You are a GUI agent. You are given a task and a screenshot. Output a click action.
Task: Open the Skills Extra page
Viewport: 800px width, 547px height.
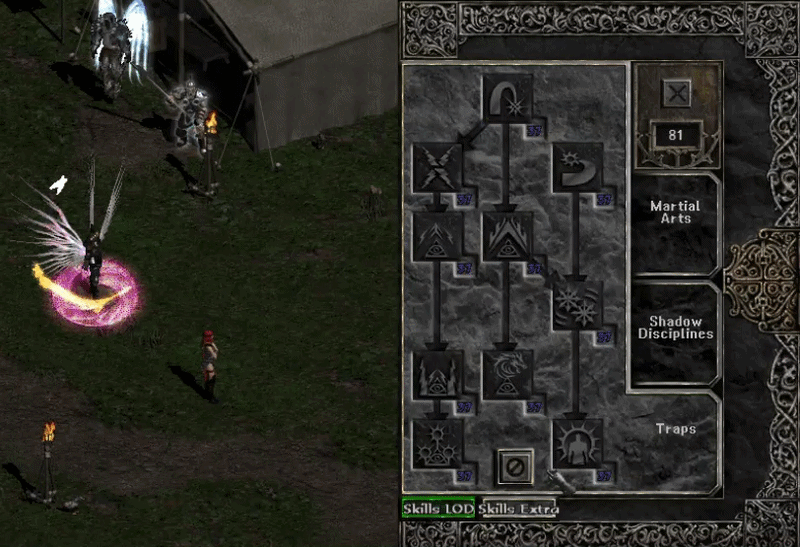click(517, 509)
